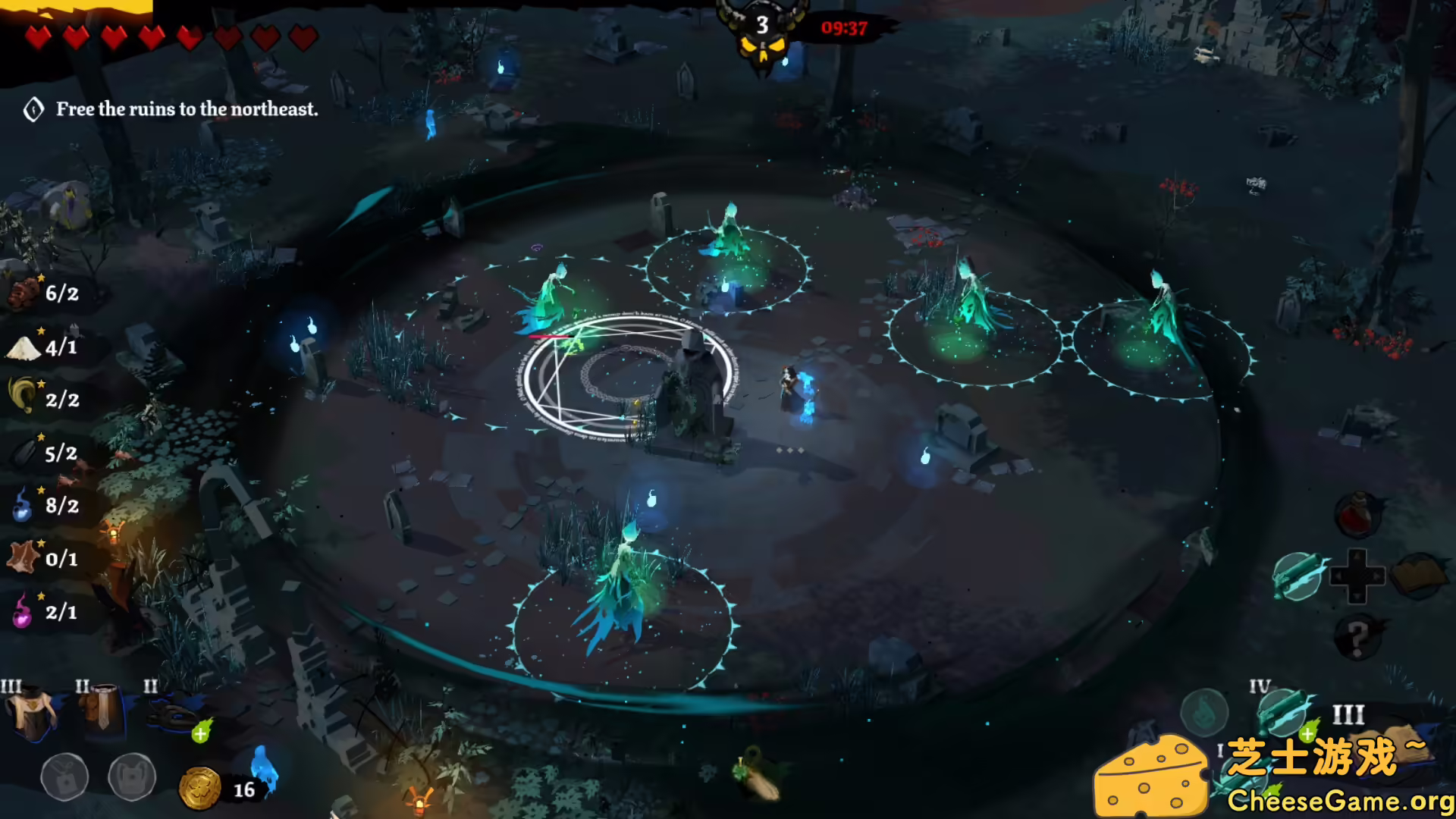The height and width of the screenshot is (819, 1456).
Task: Select the tier IV pistol weapon
Action: click(1283, 711)
